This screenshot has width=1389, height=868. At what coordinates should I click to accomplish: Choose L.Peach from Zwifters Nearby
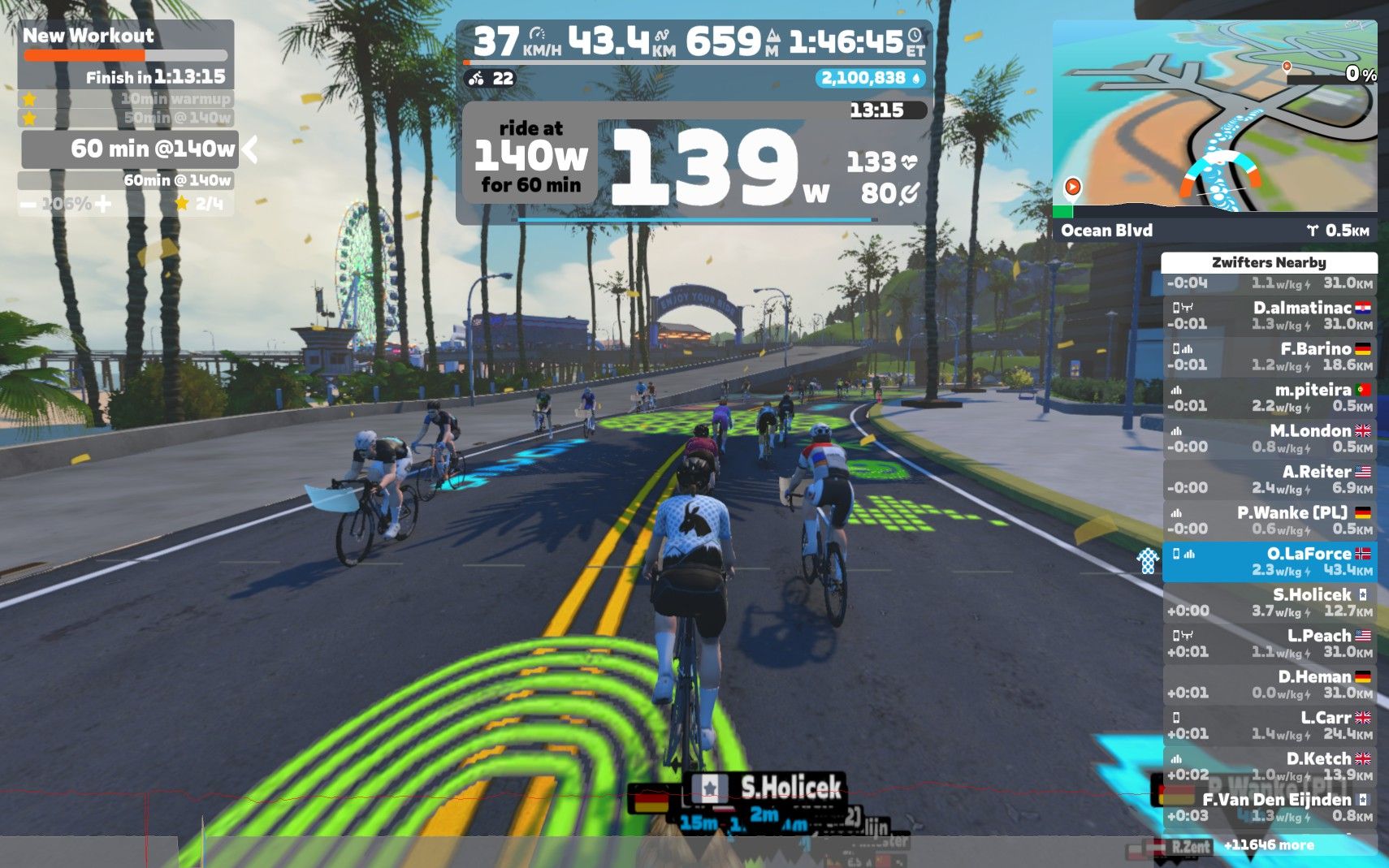click(x=1270, y=644)
